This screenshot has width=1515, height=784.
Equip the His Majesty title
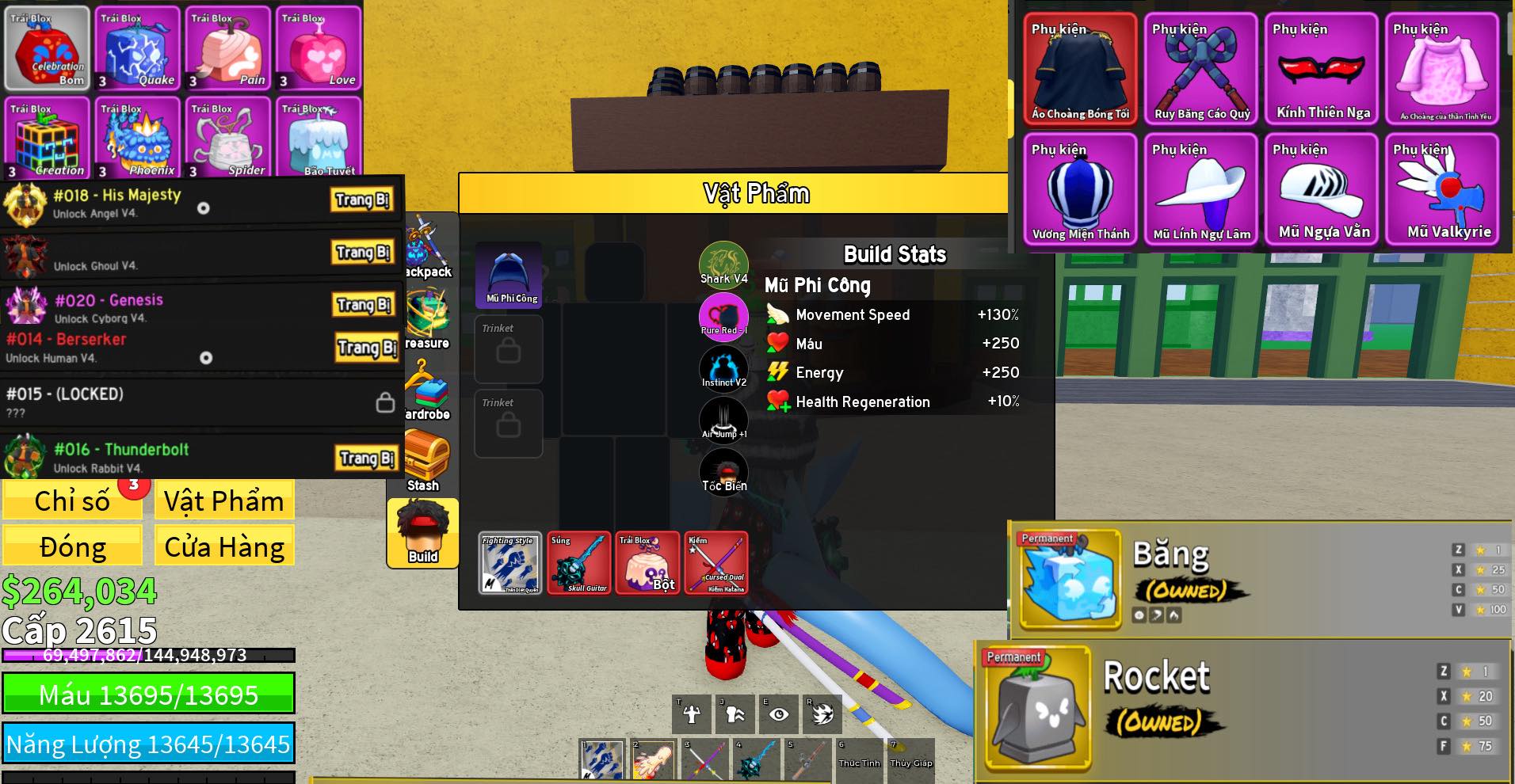[362, 200]
